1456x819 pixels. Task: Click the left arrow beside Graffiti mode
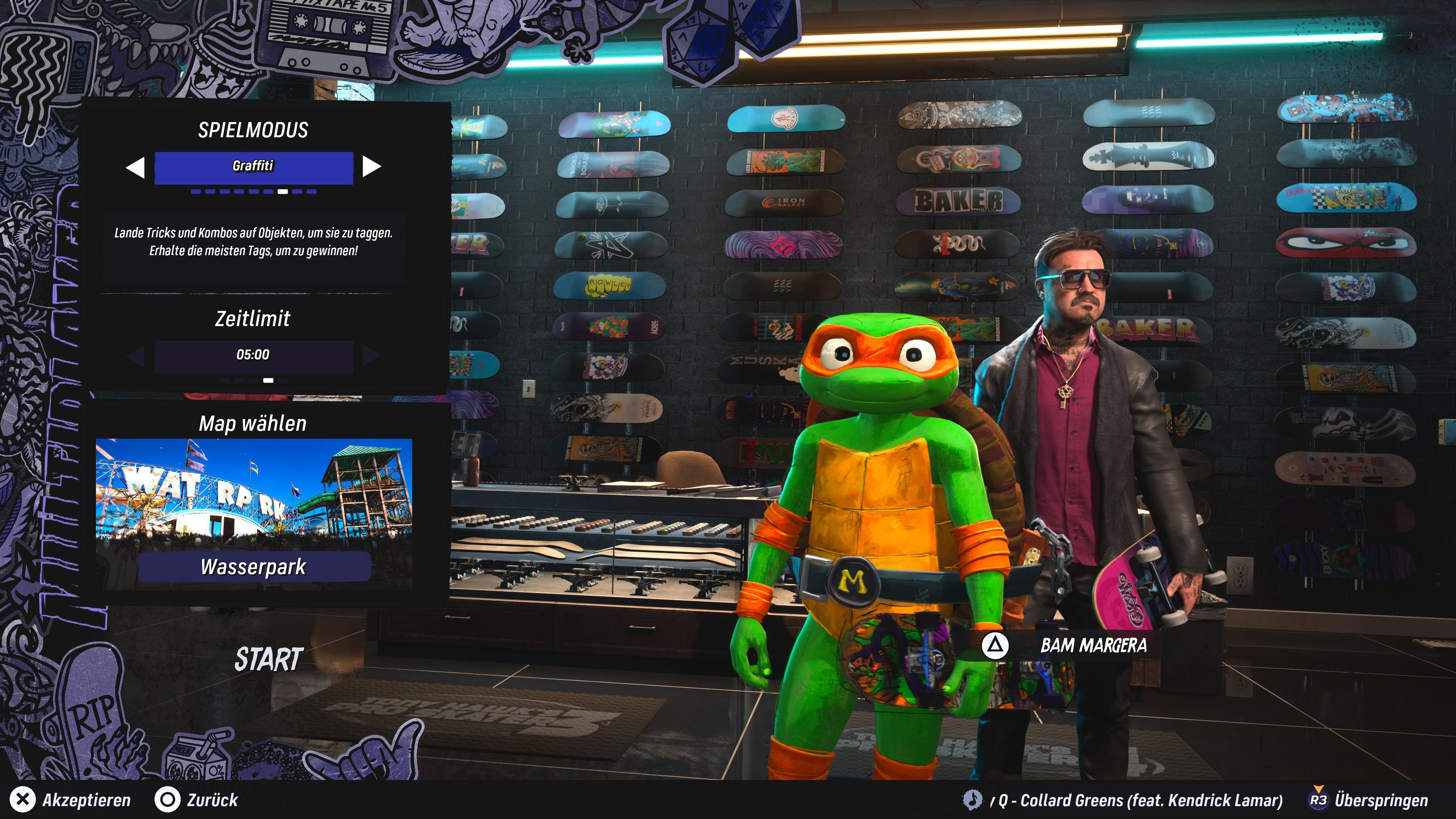(x=136, y=166)
